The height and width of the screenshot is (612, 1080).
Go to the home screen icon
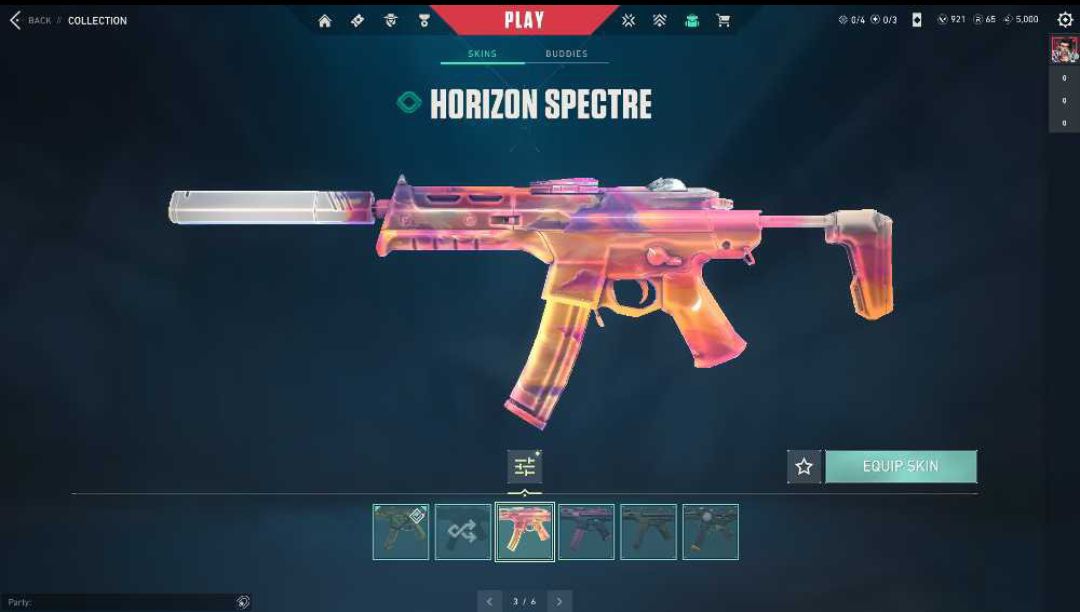click(x=325, y=20)
